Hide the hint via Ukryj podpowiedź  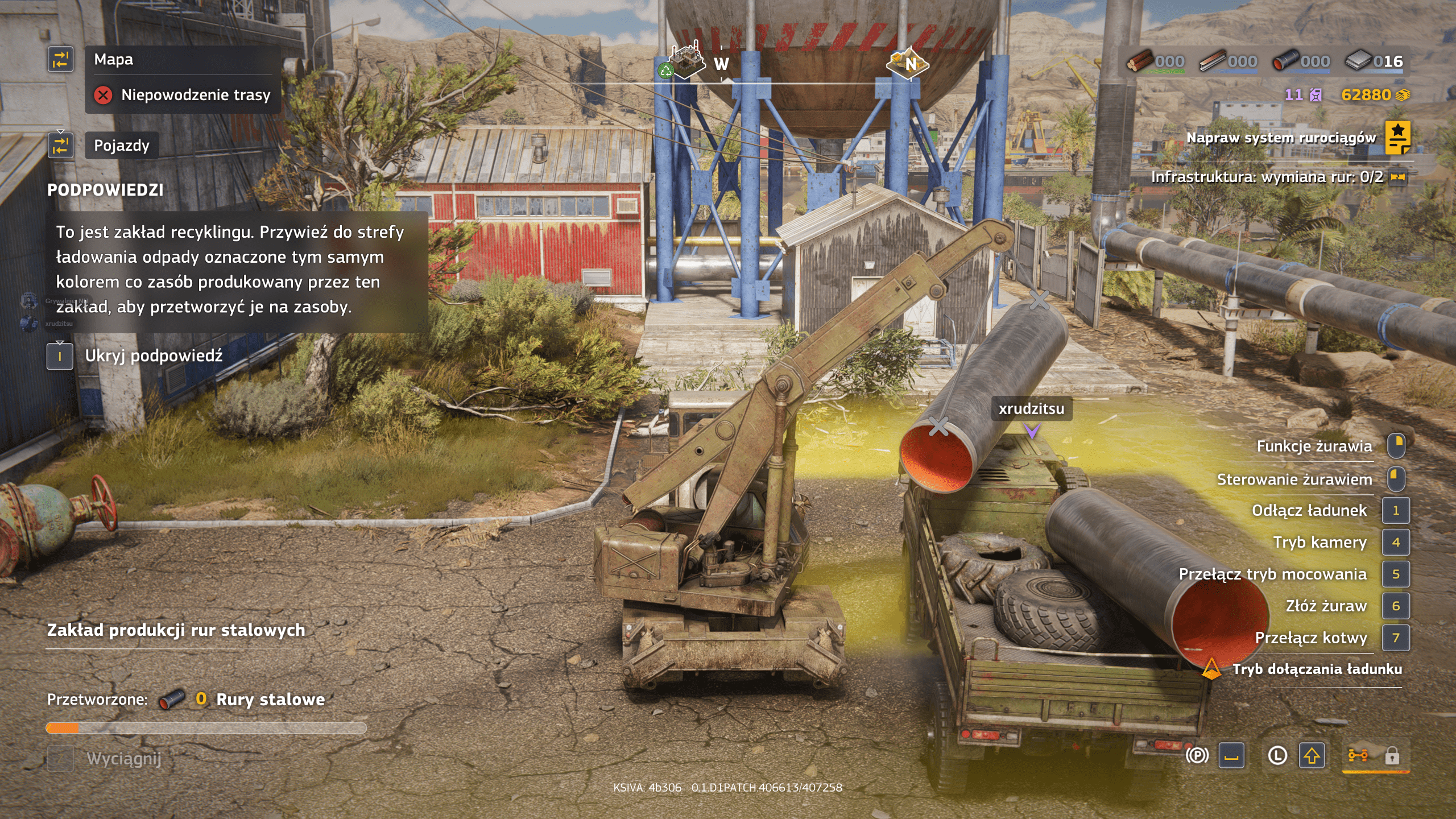coord(153,356)
